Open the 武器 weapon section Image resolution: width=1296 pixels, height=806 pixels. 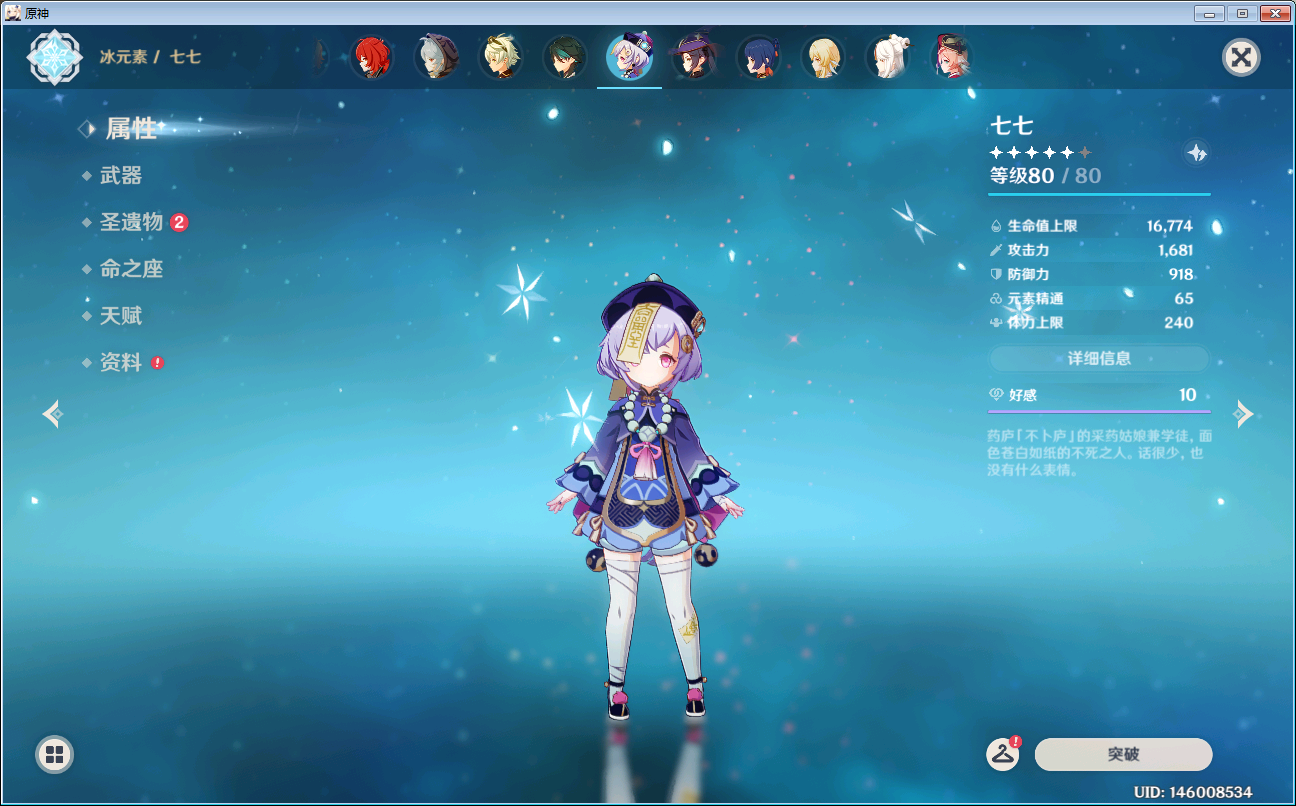coord(121,176)
